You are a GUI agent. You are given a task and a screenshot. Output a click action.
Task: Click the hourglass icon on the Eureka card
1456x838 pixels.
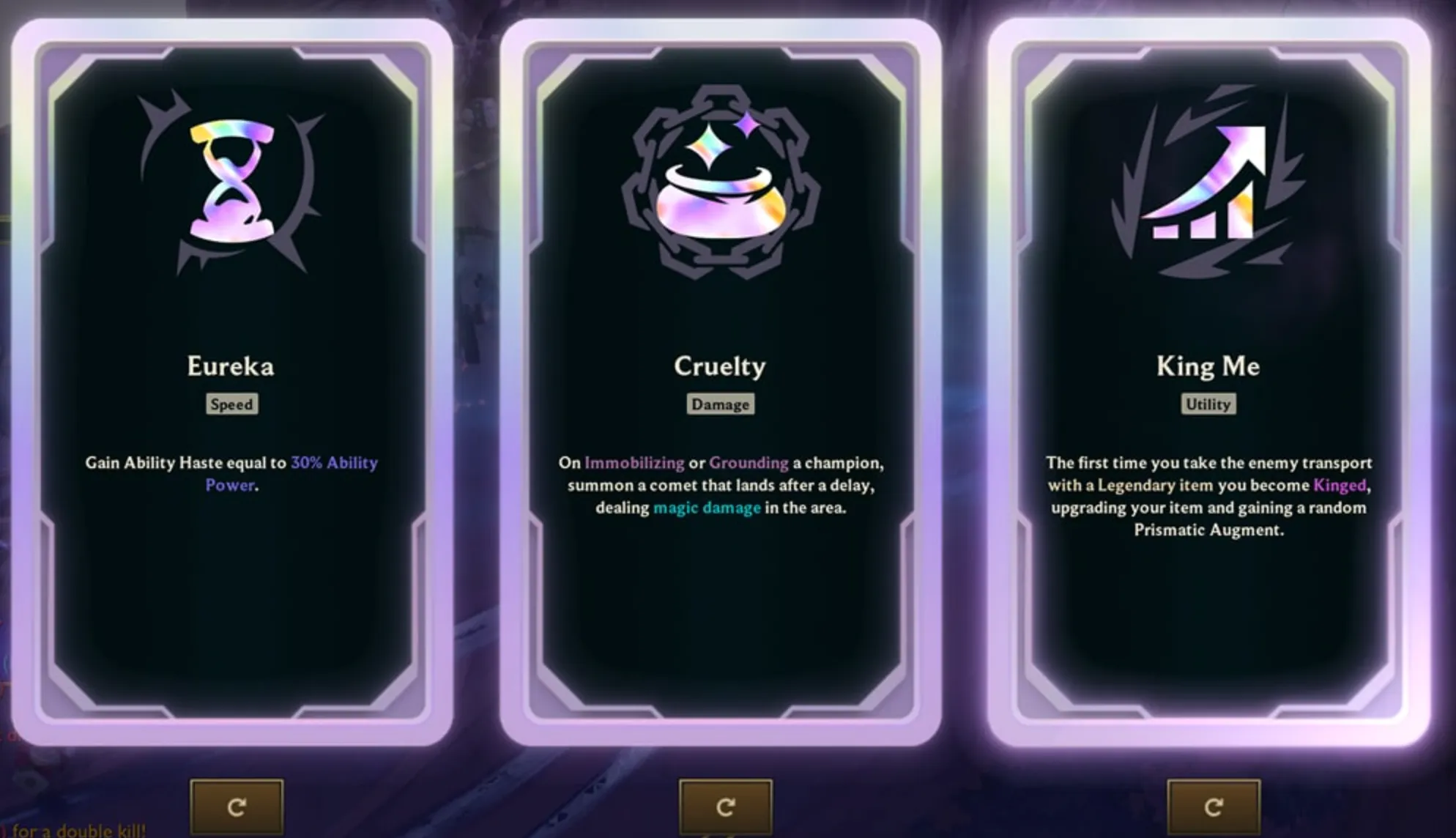tap(231, 179)
